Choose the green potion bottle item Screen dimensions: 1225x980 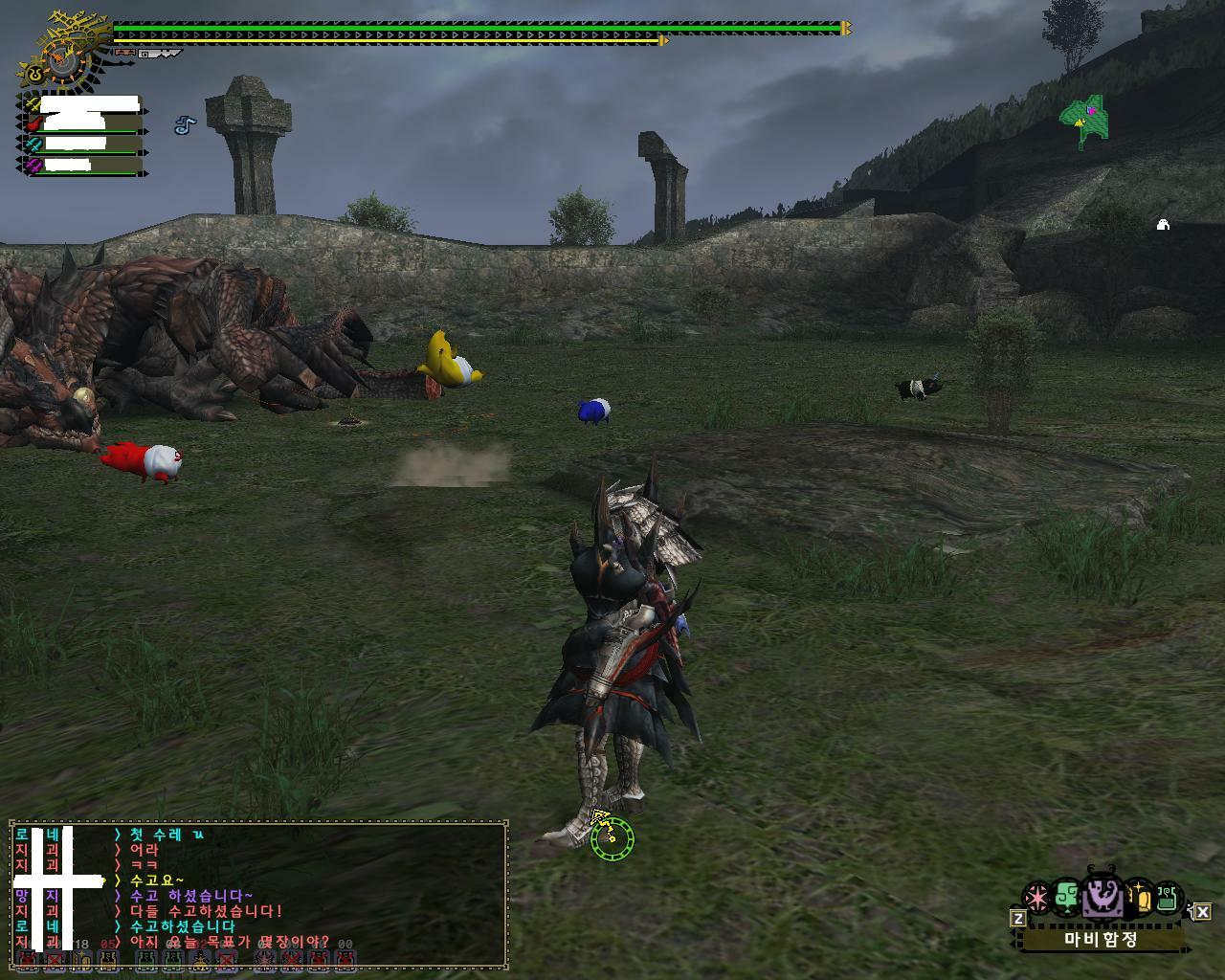(x=1166, y=898)
